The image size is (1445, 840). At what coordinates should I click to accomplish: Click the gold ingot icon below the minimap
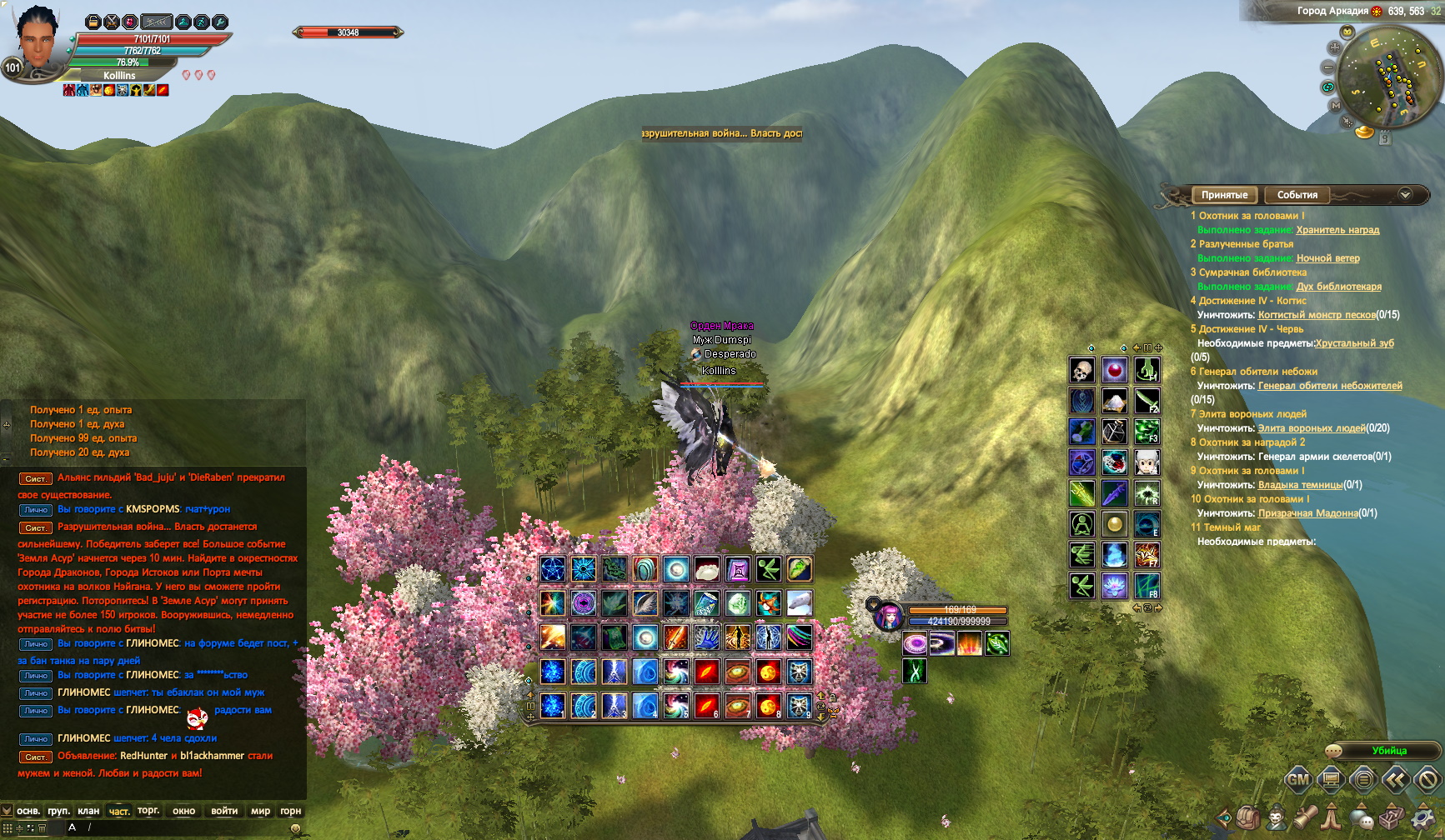click(x=1364, y=132)
